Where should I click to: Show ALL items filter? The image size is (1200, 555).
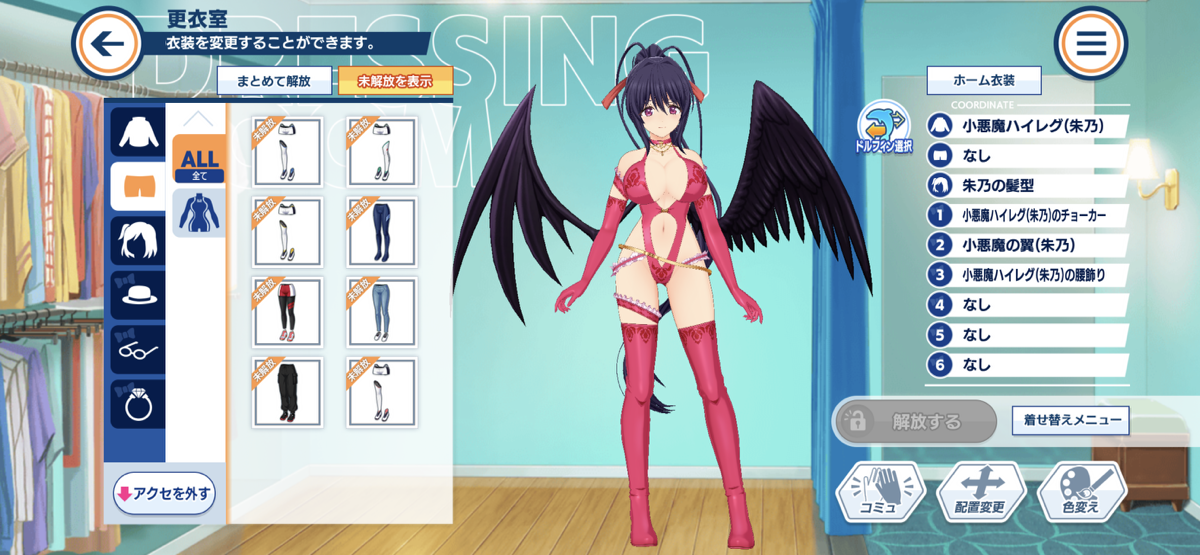click(198, 160)
